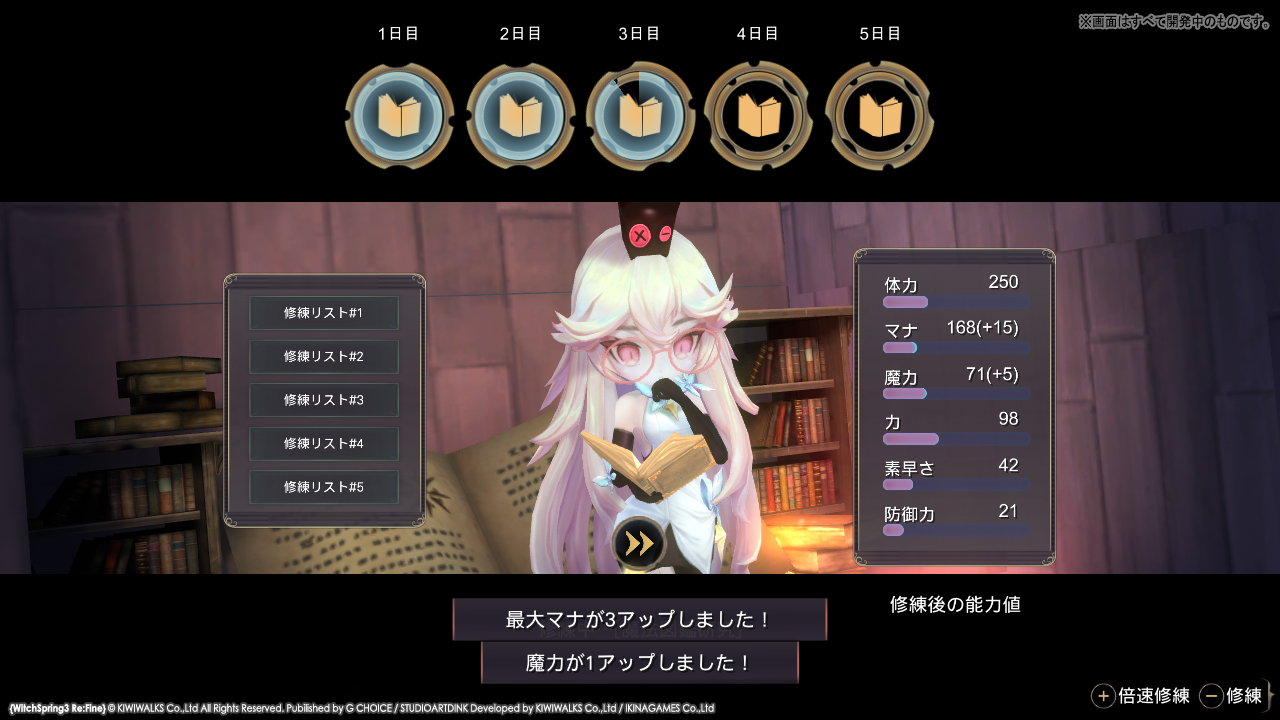This screenshot has width=1280, height=720.
Task: Click the マナ stat progress bar
Action: click(955, 346)
